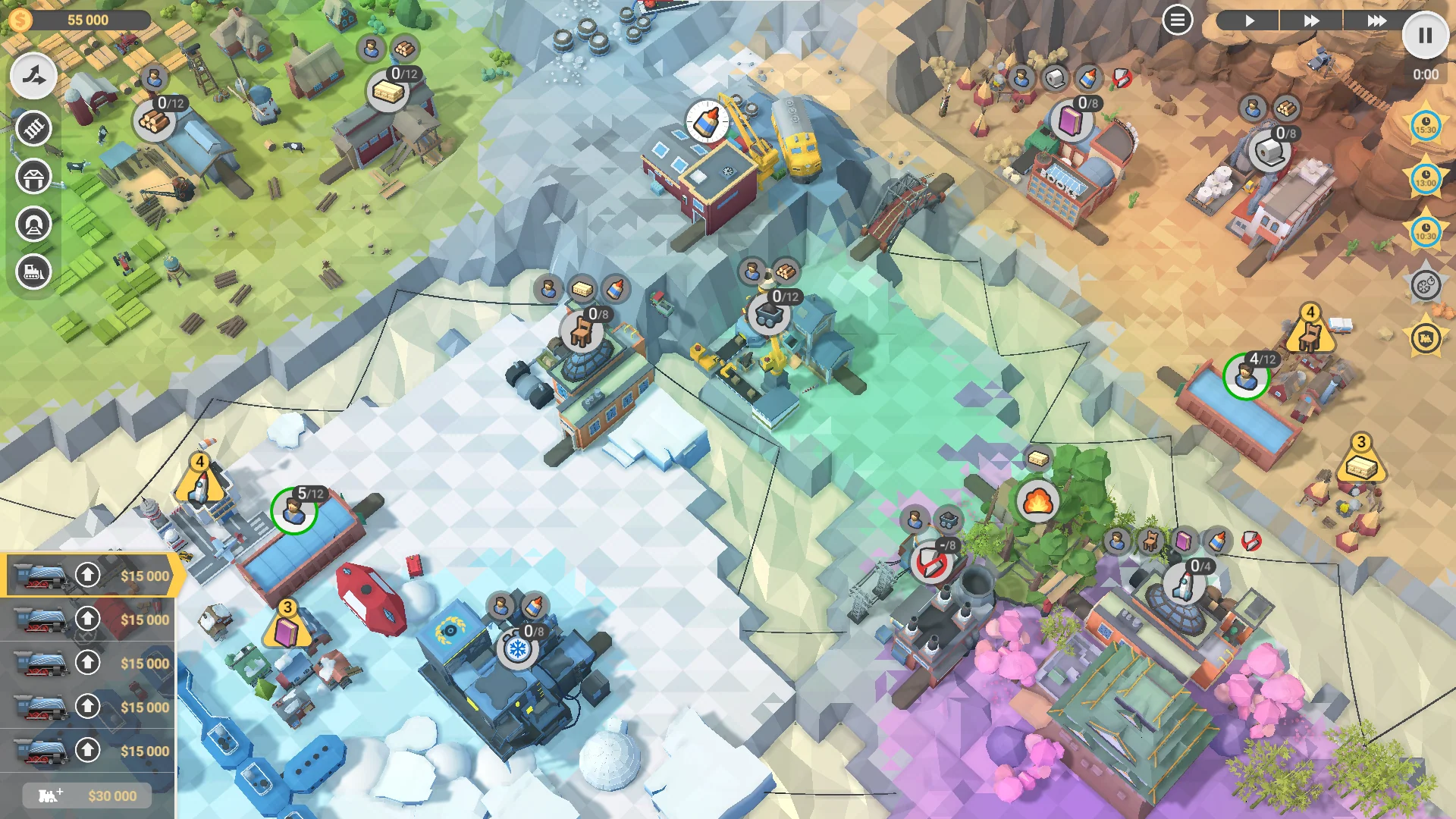The image size is (1456, 819).
Task: Select the station construction tool
Action: (x=33, y=177)
